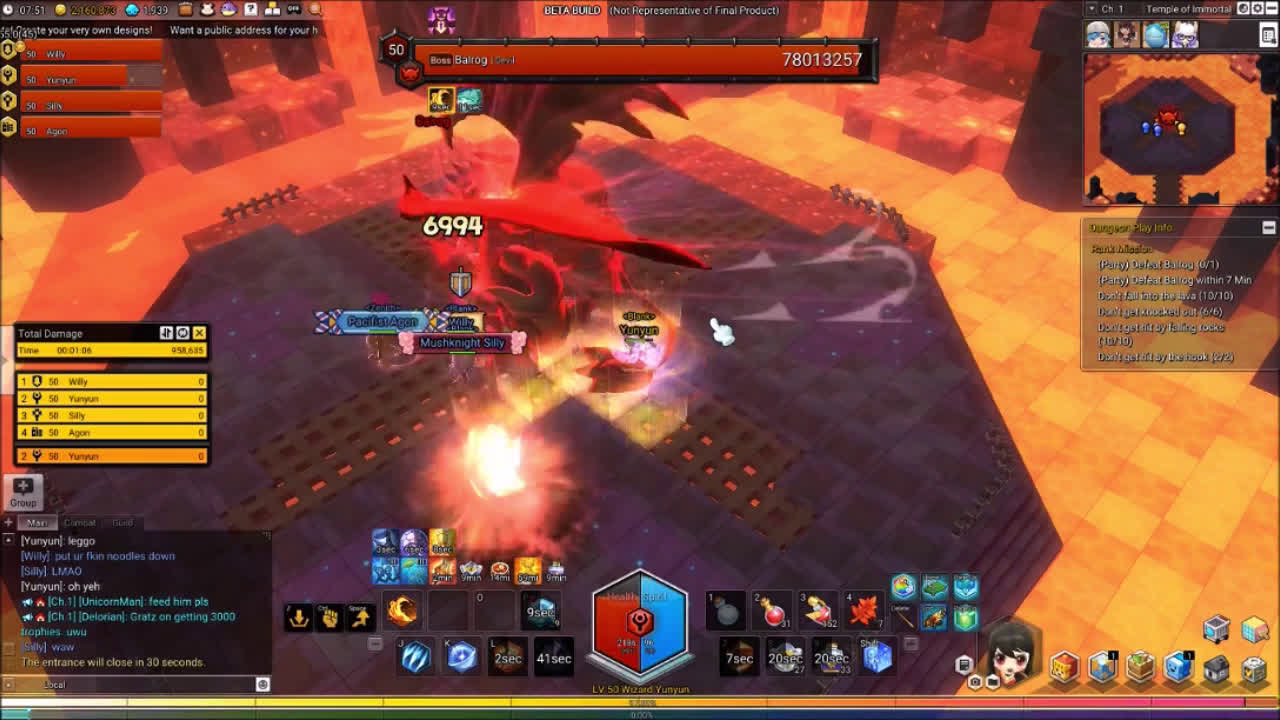Open the Group button

[23, 492]
